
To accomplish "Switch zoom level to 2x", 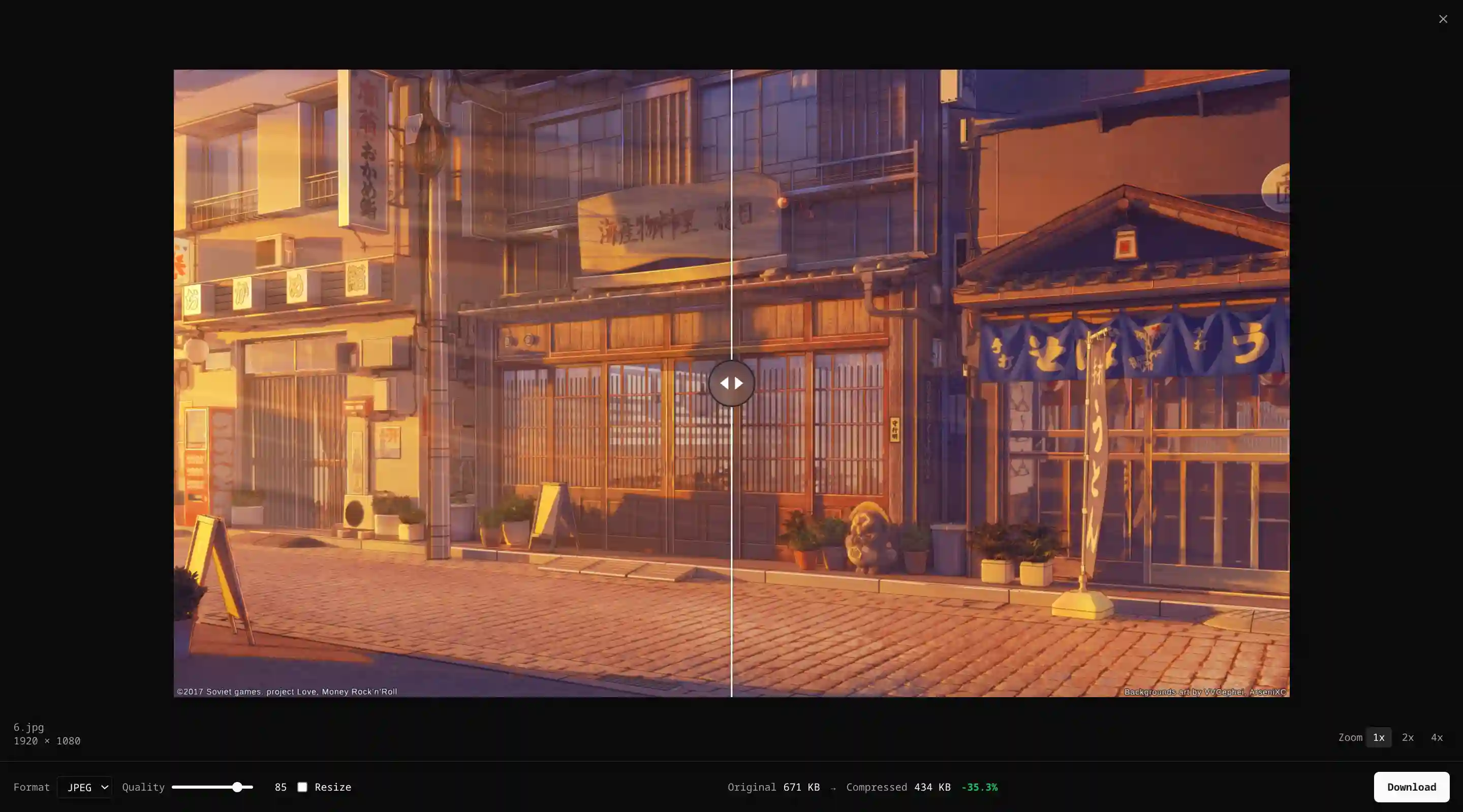I will 1408,738.
